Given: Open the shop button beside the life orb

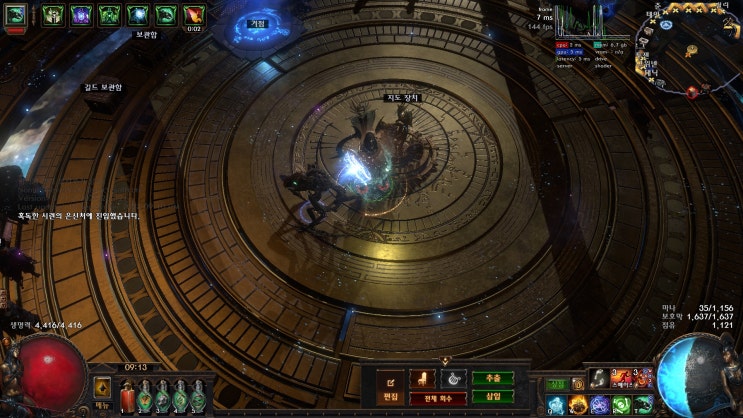Looking at the screenshot, I should (102, 390).
